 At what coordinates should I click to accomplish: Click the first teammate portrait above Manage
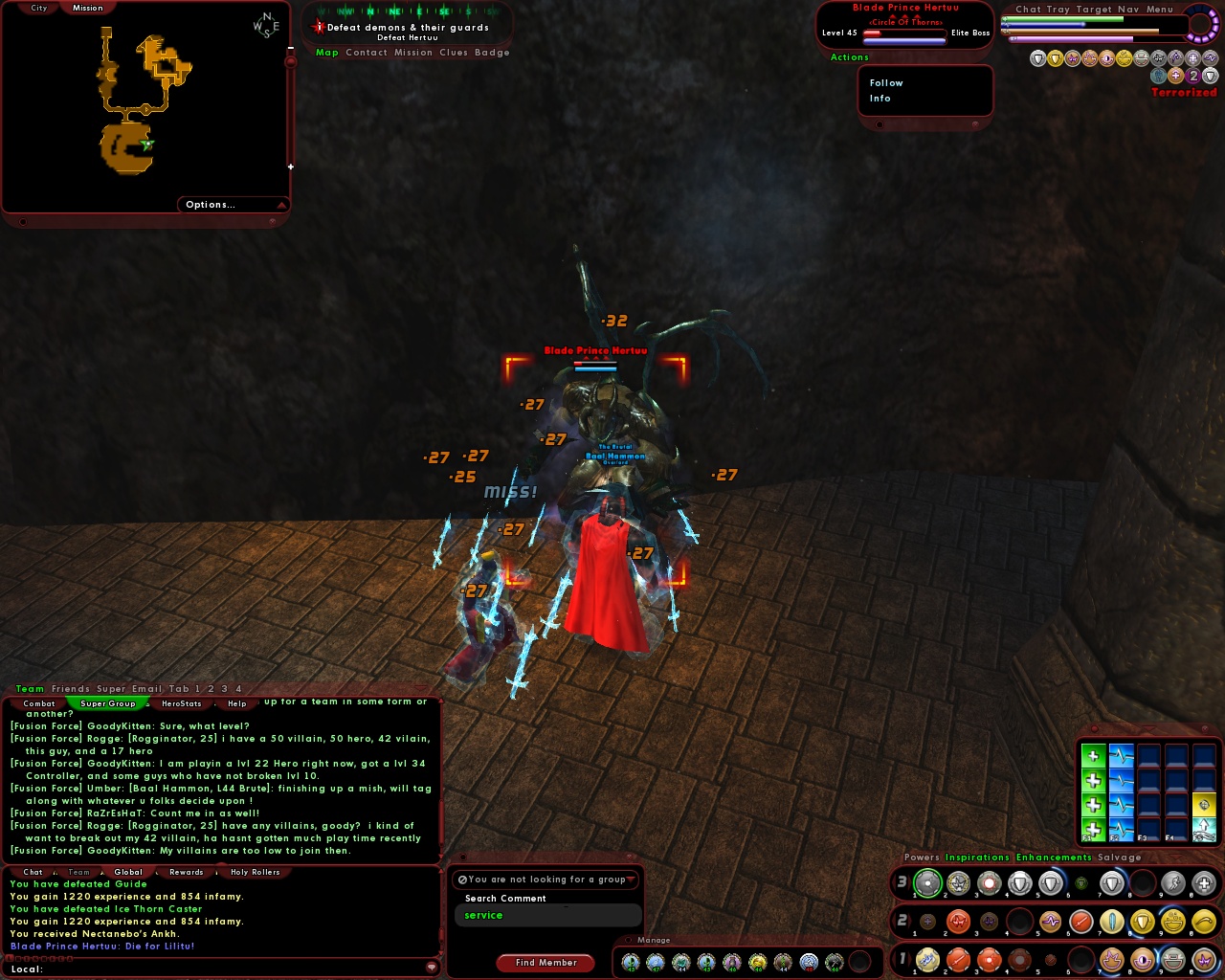point(629,962)
